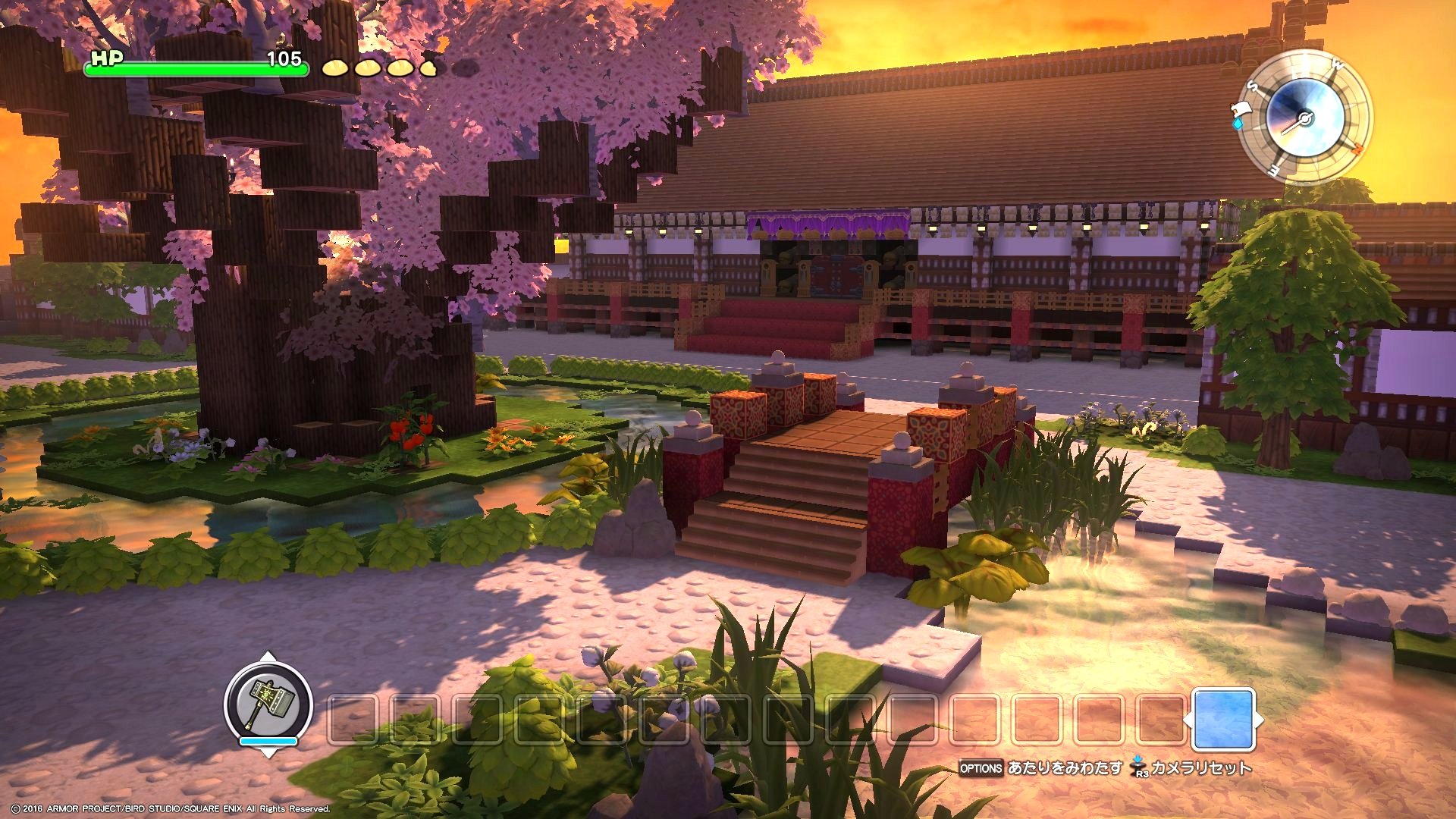Select the last yellow fullness orb
This screenshot has width=1456, height=819.
[x=428, y=70]
